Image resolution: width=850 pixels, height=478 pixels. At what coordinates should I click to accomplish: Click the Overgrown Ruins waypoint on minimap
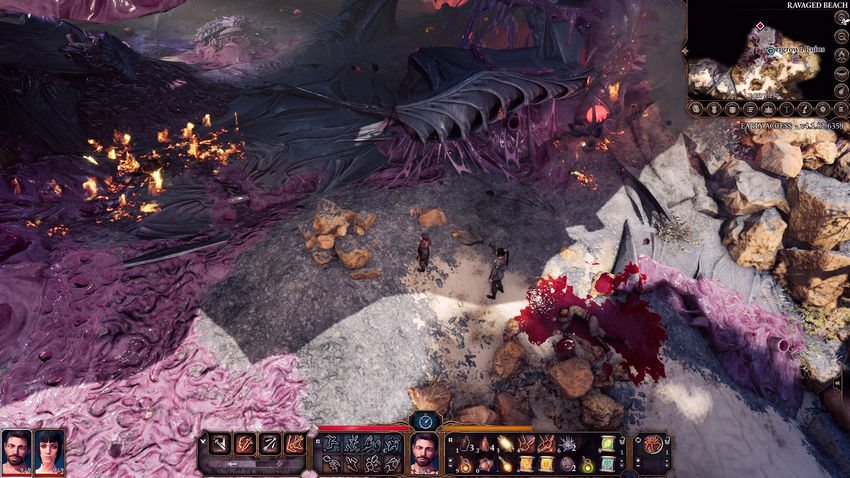[x=772, y=49]
